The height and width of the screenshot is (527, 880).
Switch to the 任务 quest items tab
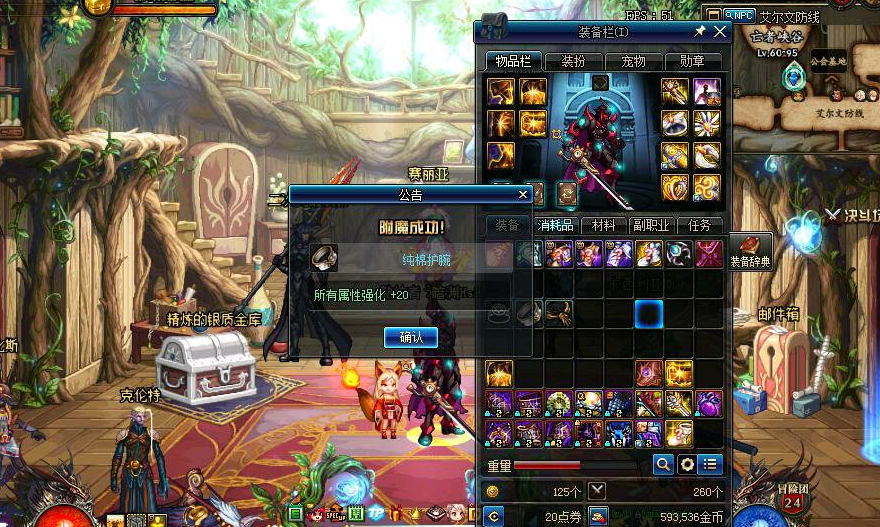point(700,225)
